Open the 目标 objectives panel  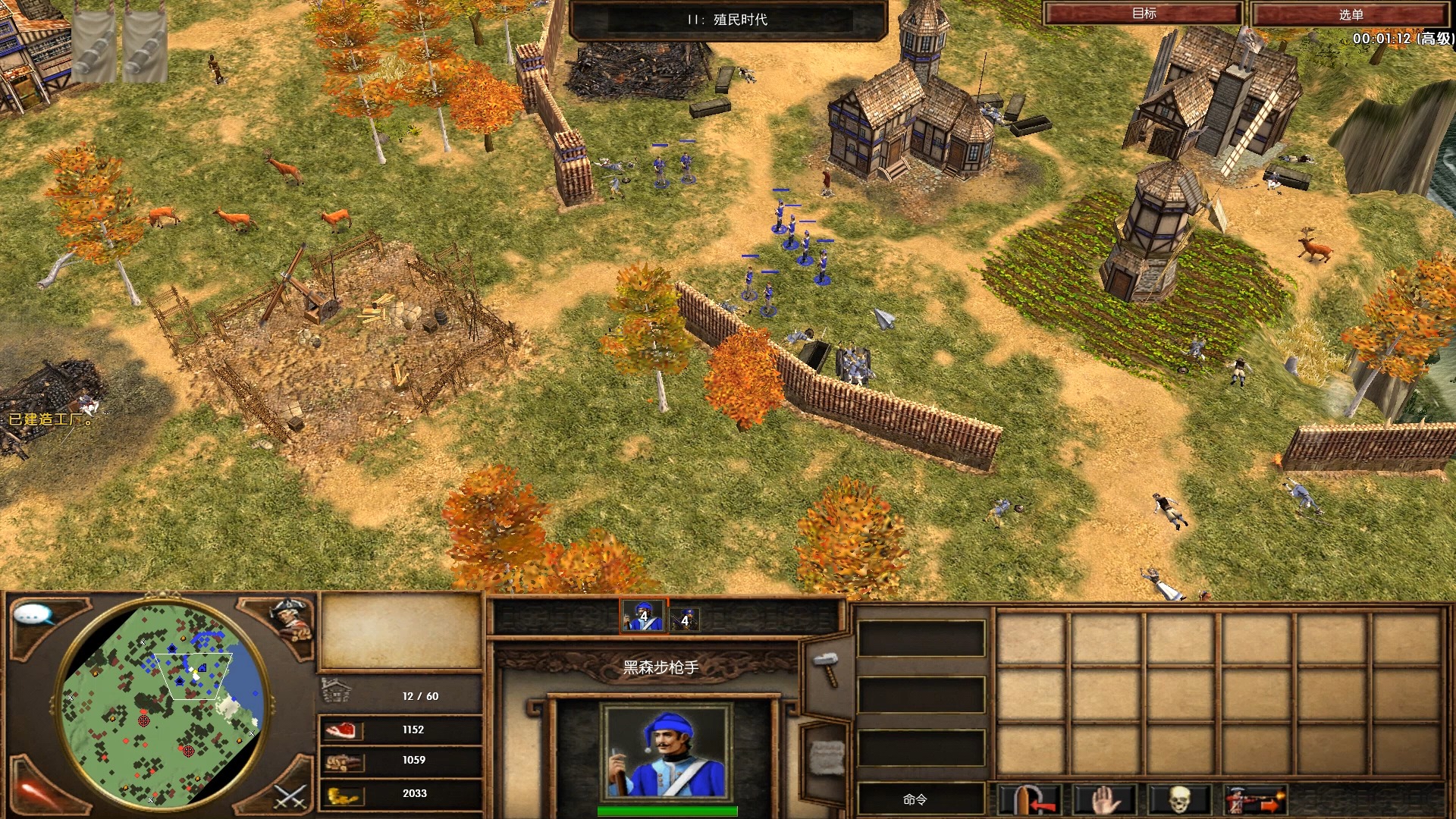click(x=1143, y=14)
